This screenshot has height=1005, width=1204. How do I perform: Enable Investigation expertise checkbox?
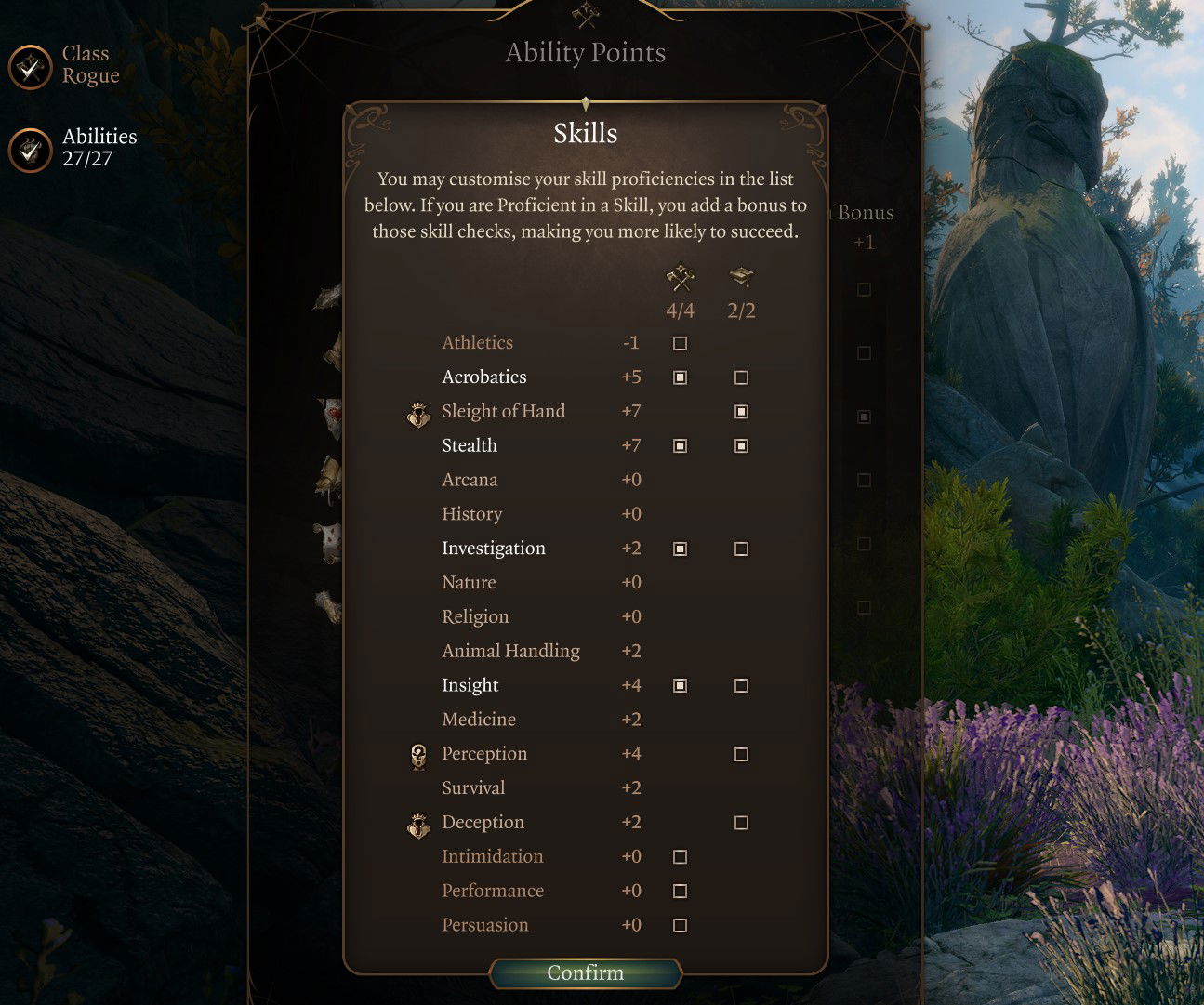coord(741,549)
